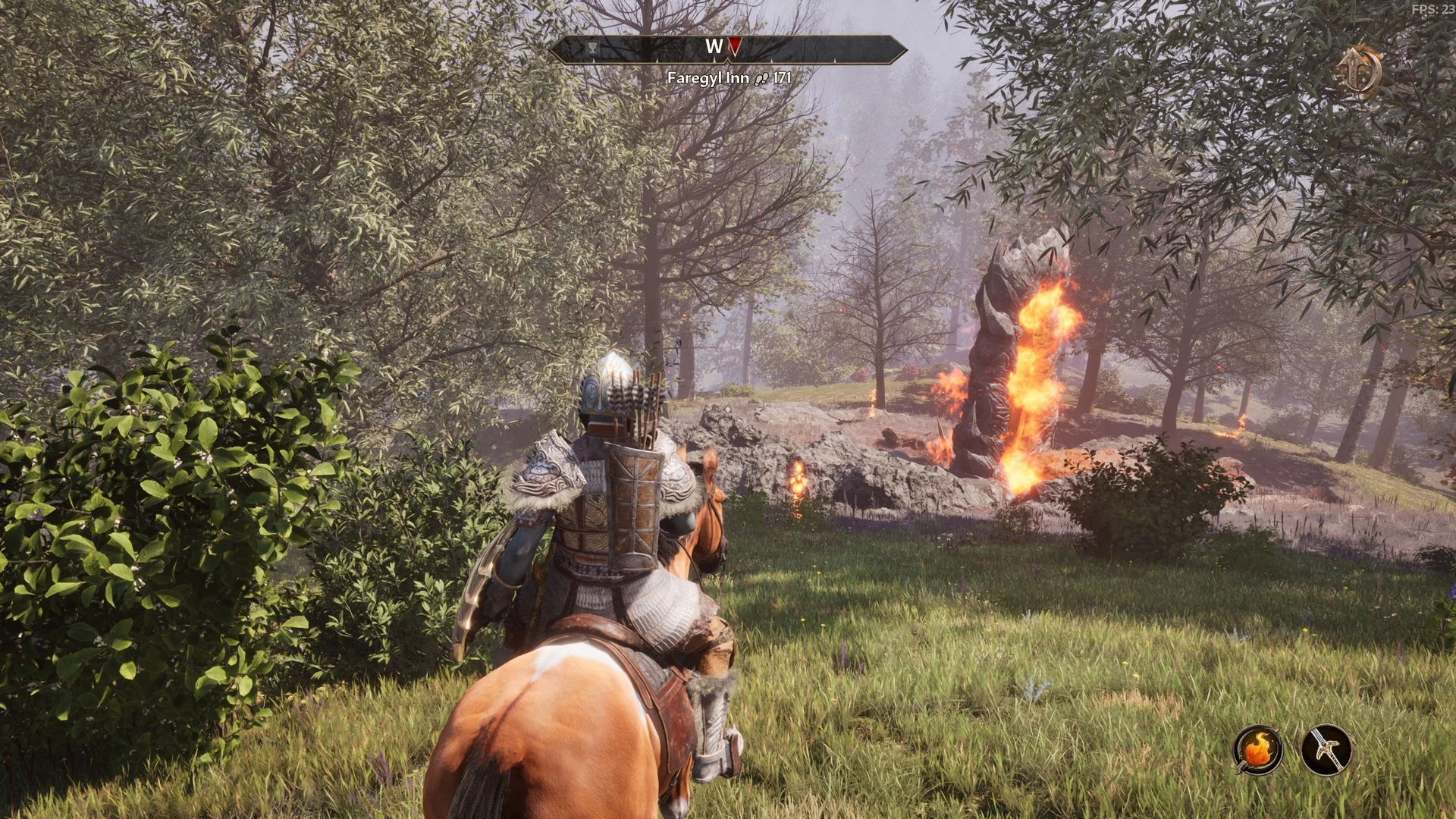1456x819 pixels.
Task: Click the red quest marker on the compass
Action: coord(734,45)
